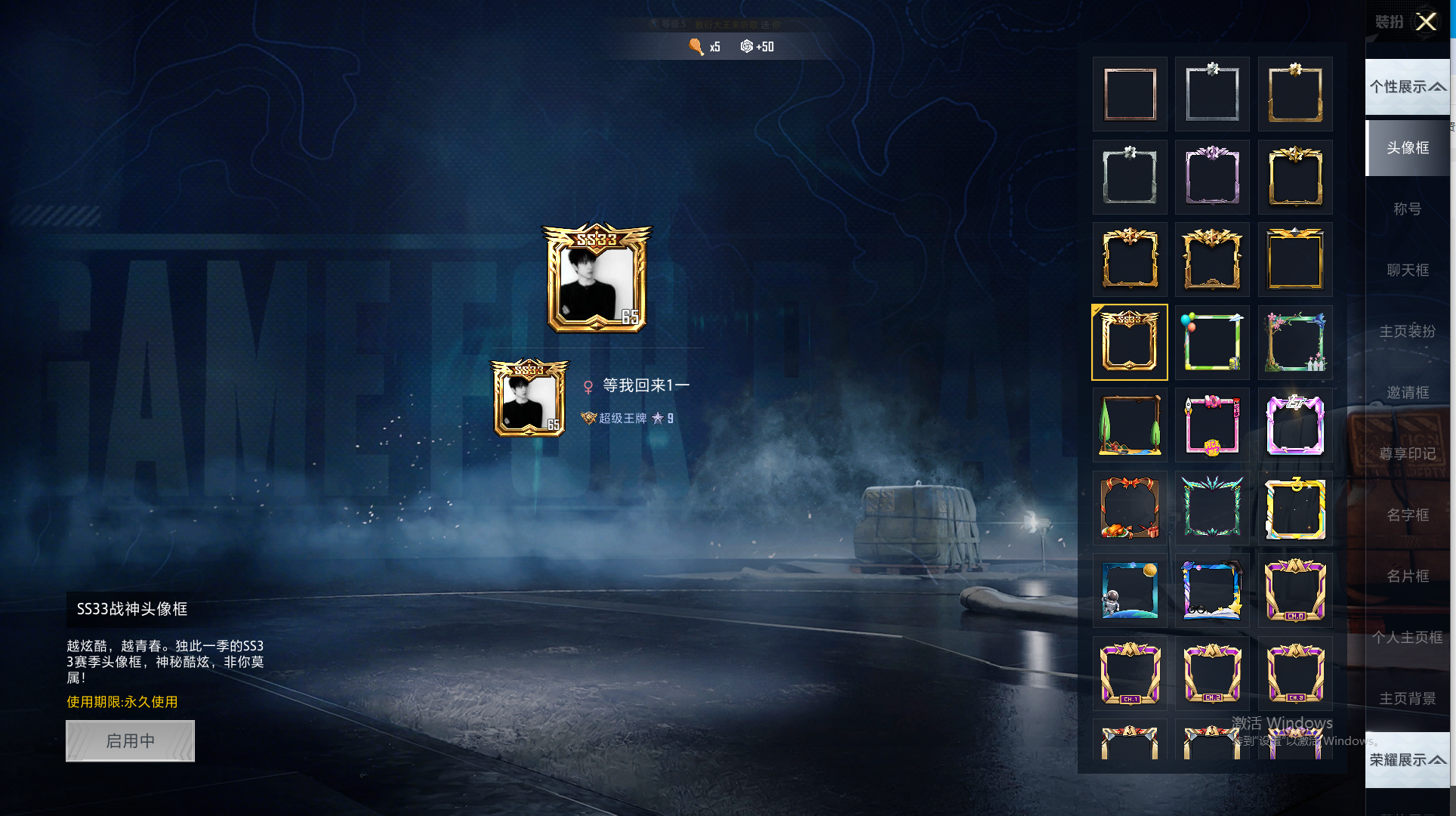Screen dimensions: 1456x816
Task: Close the 装扮 customization screen
Action: [x=1426, y=22]
